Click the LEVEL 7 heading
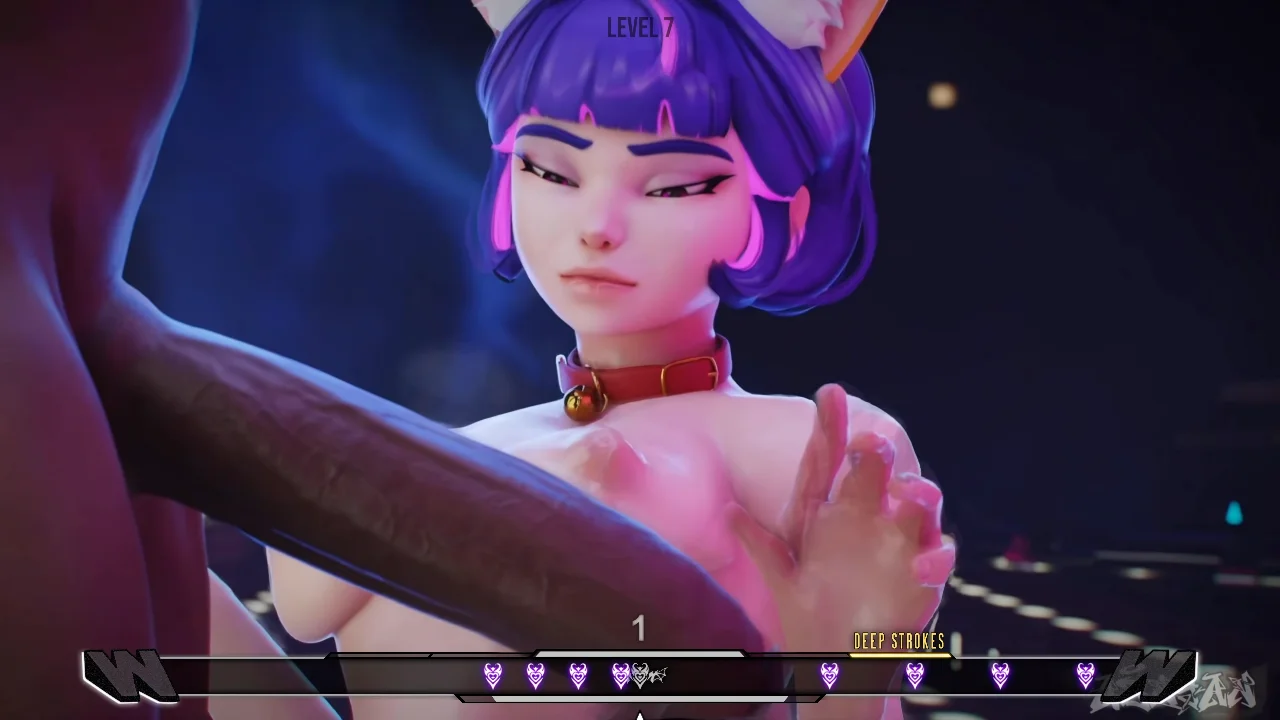Screen dimensions: 1280x720 click(639, 28)
